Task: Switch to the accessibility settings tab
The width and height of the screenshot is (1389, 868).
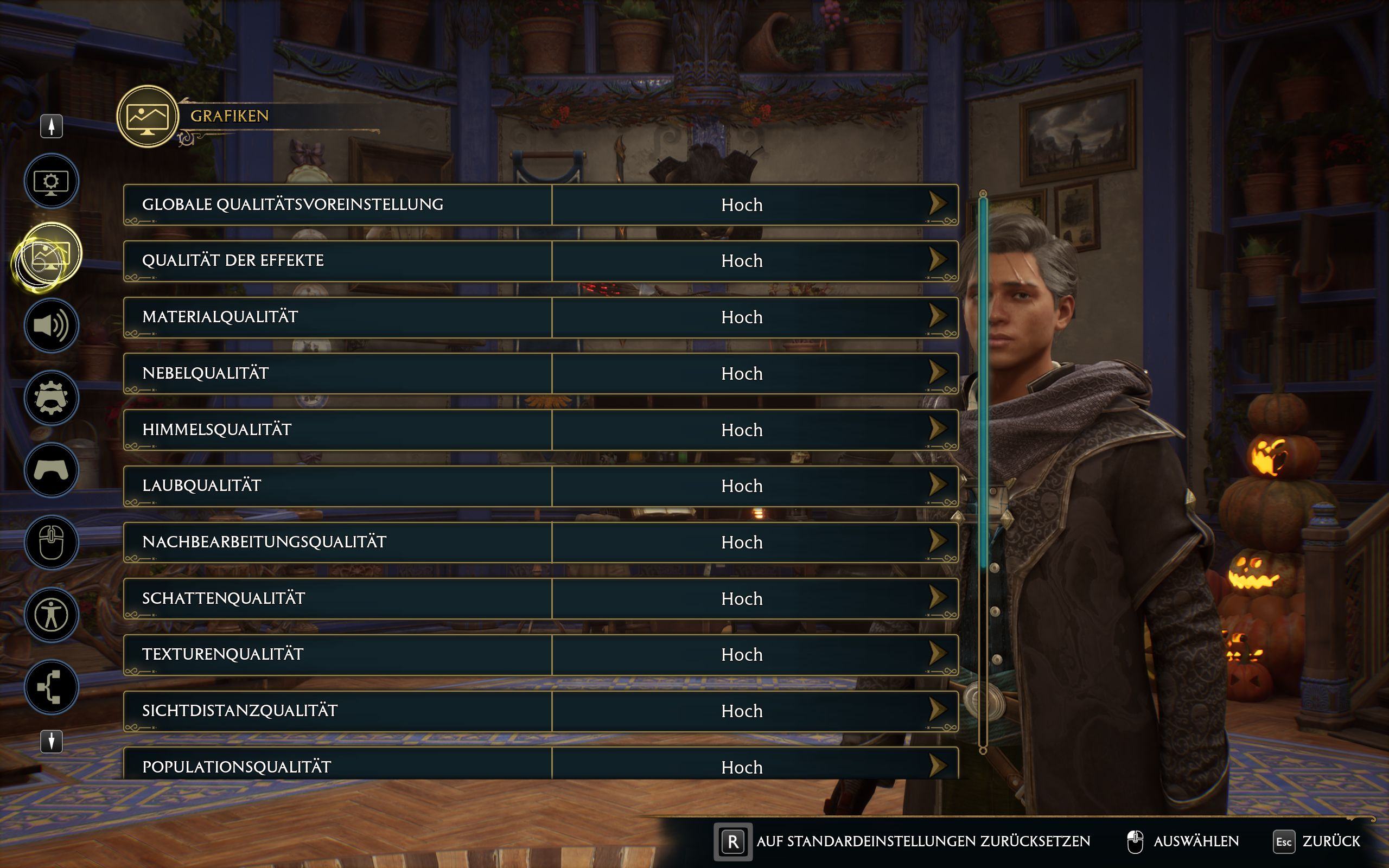Action: click(x=51, y=615)
